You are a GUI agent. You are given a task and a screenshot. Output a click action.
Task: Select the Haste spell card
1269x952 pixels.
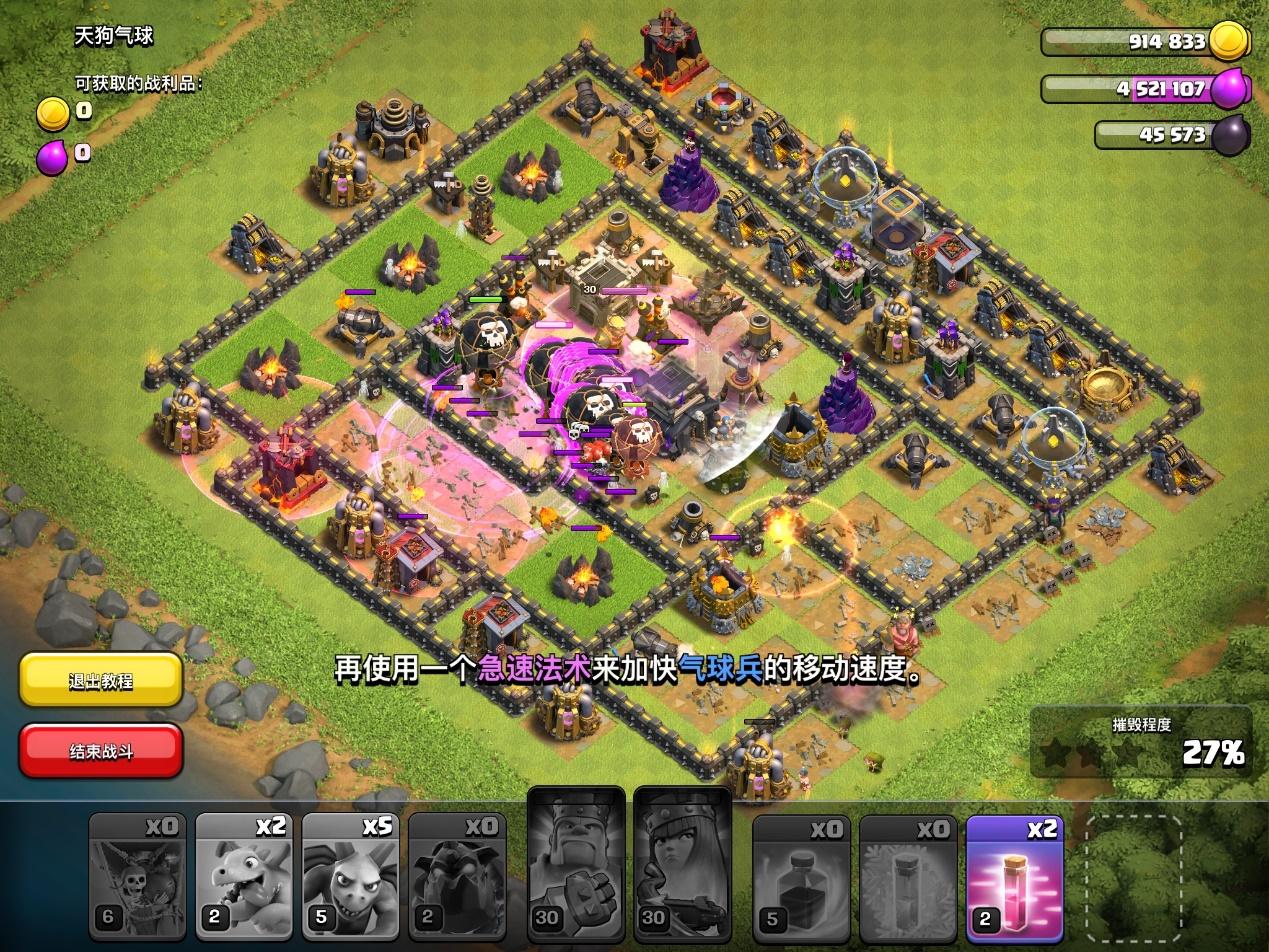click(1014, 878)
